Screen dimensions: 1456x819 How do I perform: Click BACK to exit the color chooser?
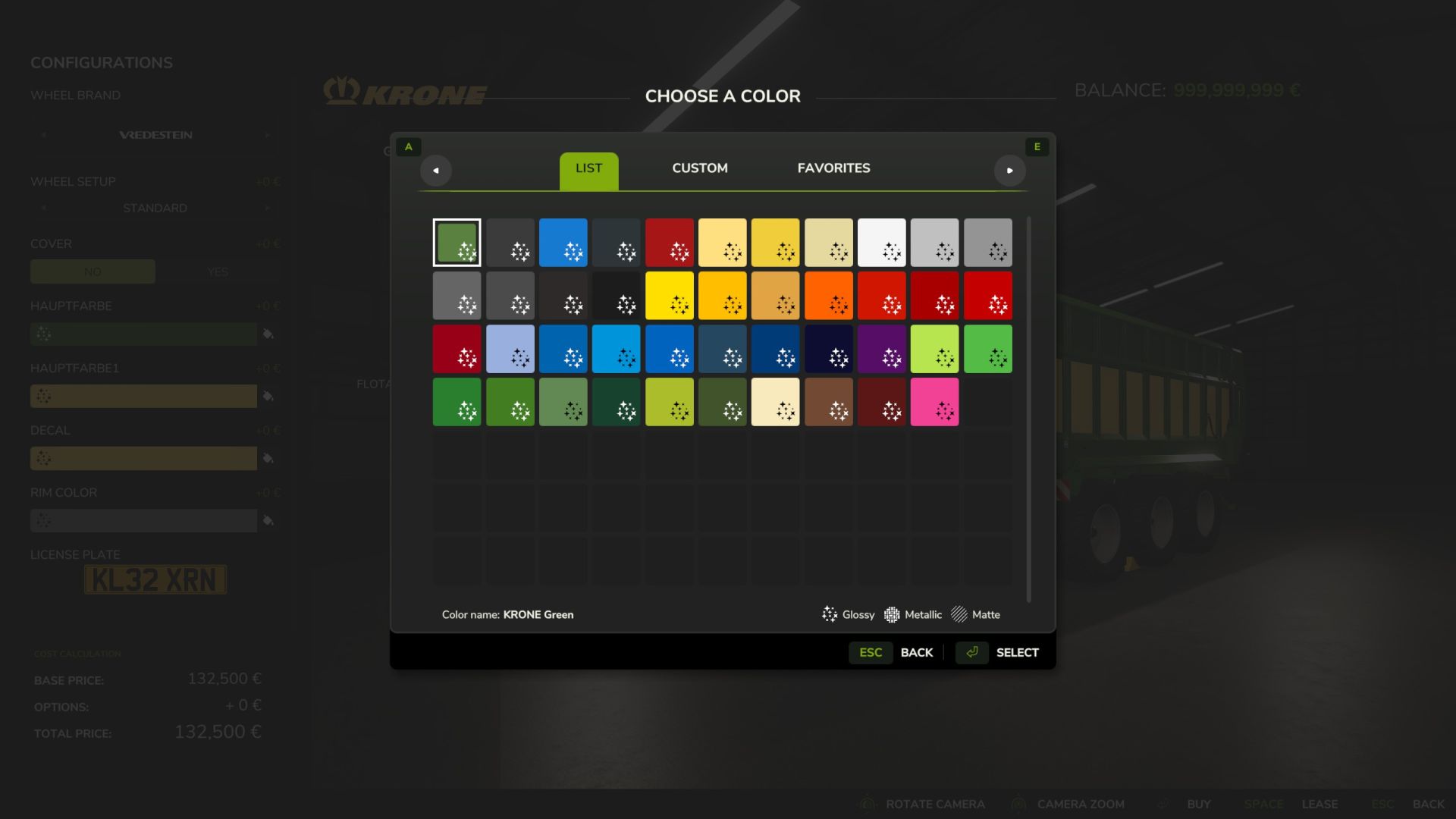click(x=917, y=652)
